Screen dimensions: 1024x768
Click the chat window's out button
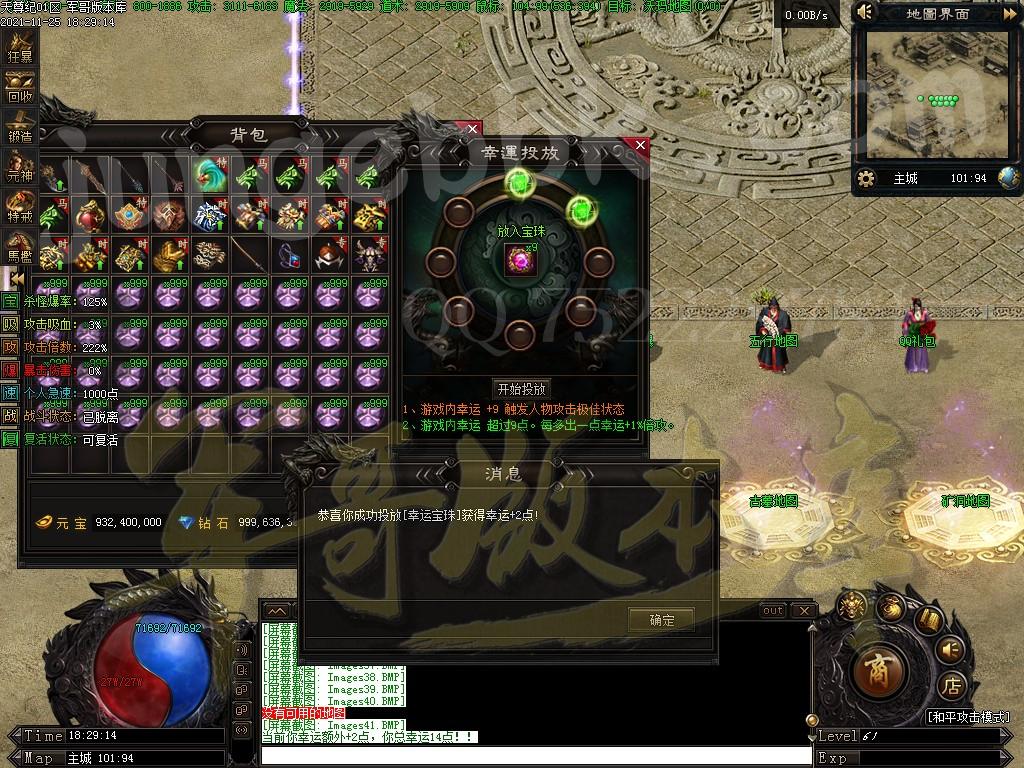tap(772, 611)
